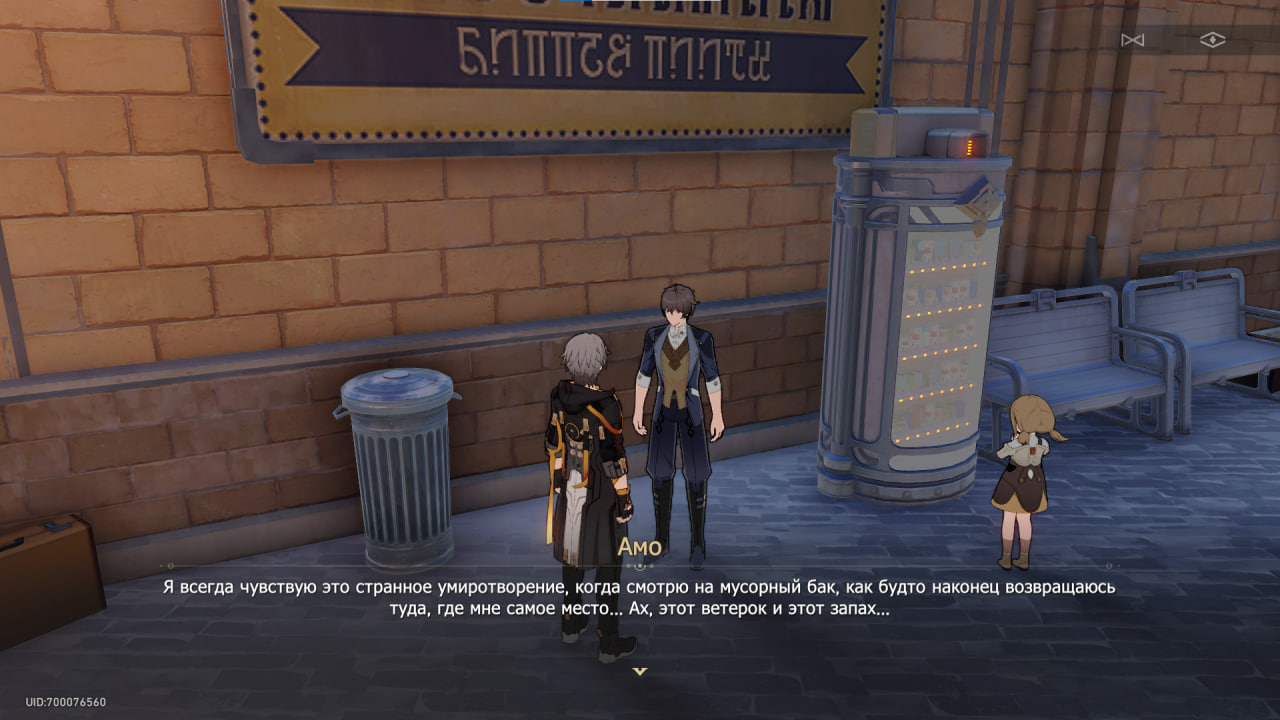Screen dimensions: 1280x720
Task: Click the speaker name Амо
Action: tap(643, 545)
